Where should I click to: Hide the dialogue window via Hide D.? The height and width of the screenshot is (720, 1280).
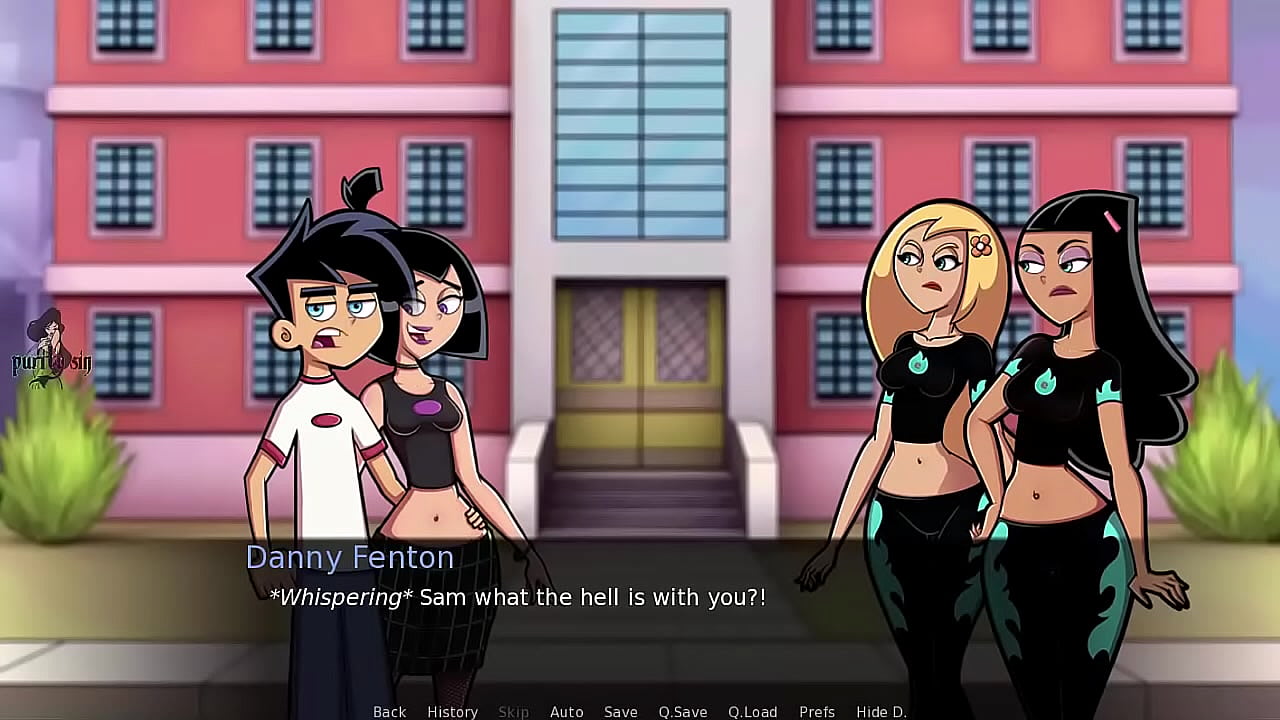[880, 711]
